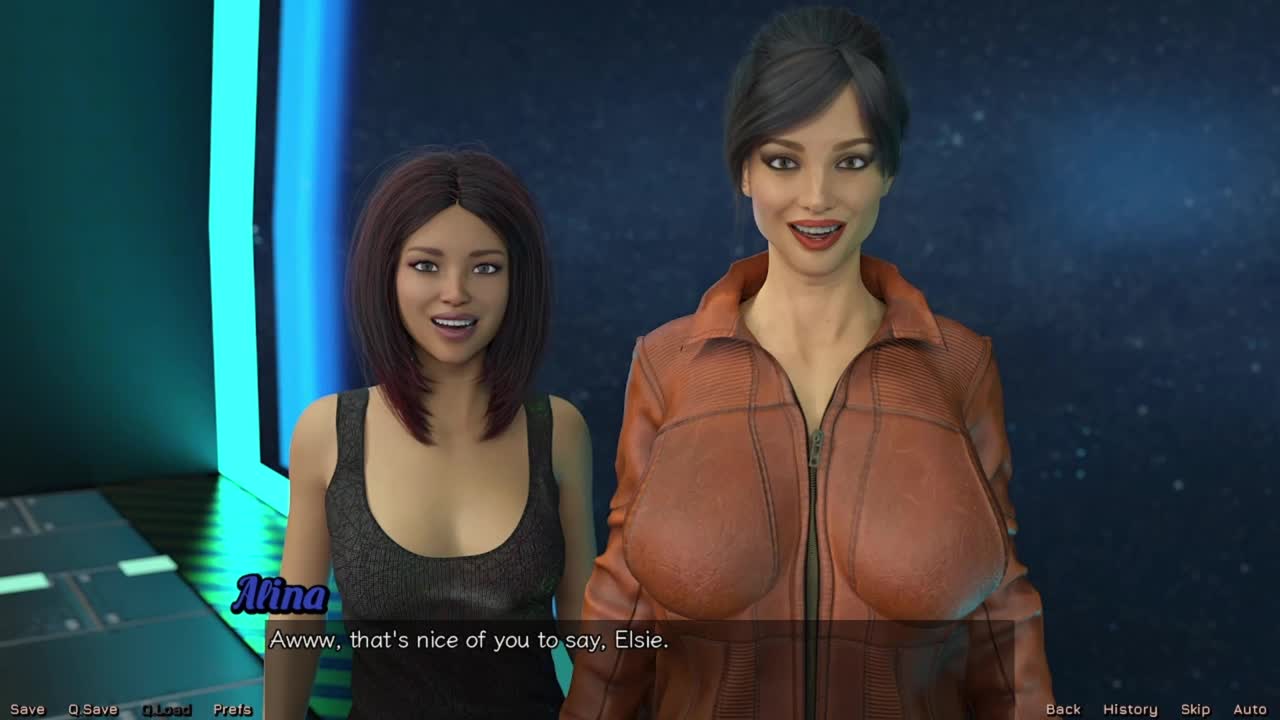Viewport: 1280px width, 720px height.
Task: Quick save with Q.Save
Action: pyautogui.click(x=93, y=709)
